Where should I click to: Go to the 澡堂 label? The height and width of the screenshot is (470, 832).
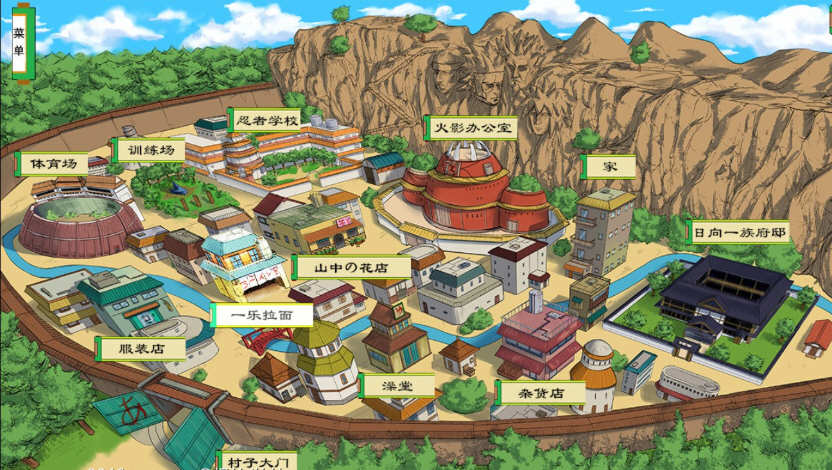[x=398, y=384]
